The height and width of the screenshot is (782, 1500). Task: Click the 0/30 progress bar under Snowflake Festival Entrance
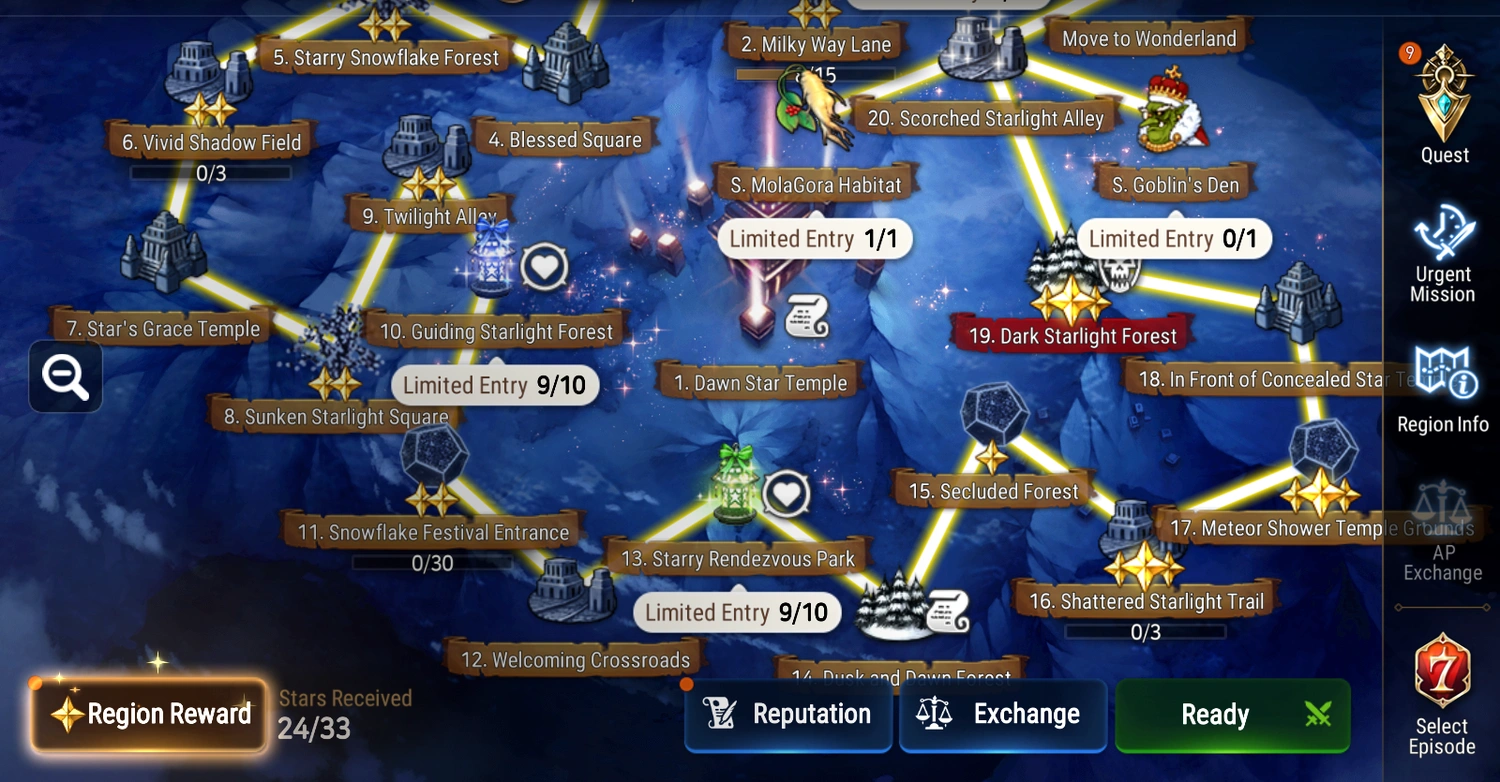(x=430, y=563)
